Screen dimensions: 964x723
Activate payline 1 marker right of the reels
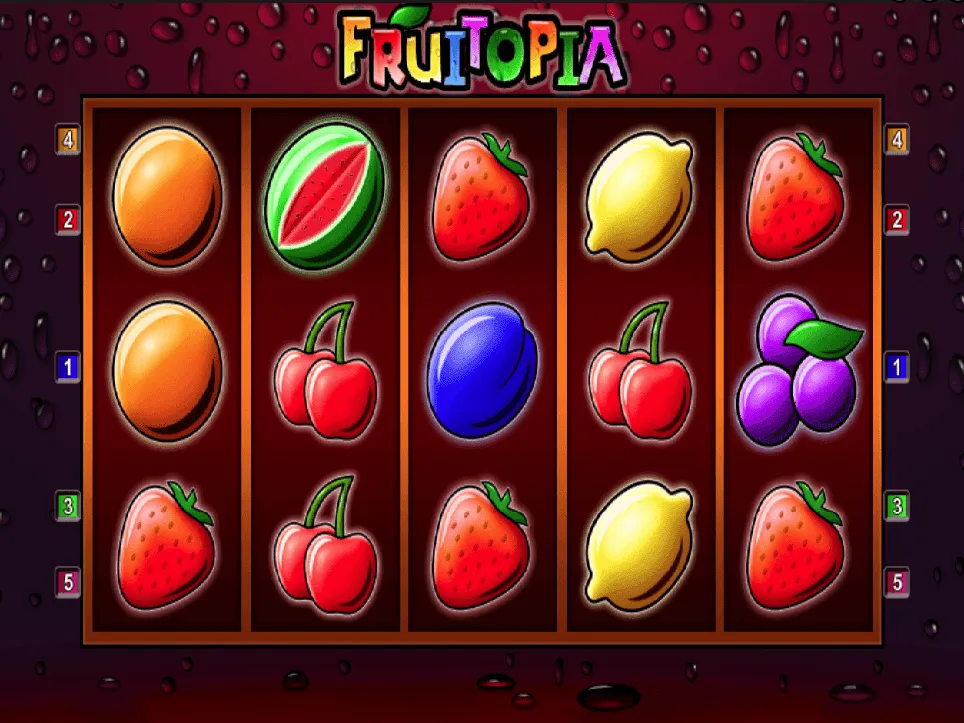coord(897,368)
